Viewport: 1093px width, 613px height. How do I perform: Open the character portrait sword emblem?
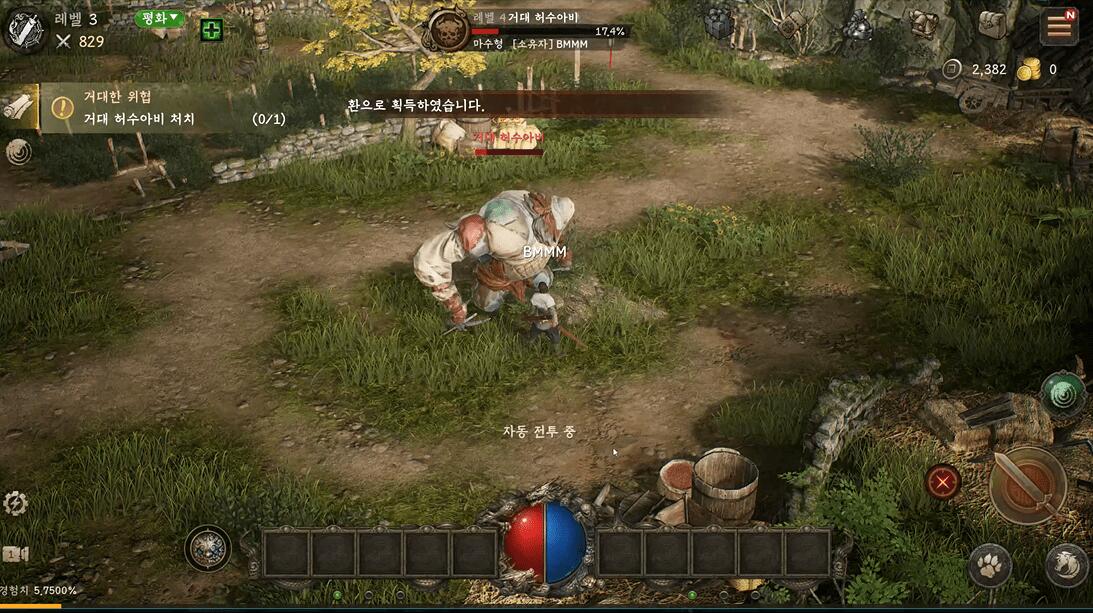26,30
